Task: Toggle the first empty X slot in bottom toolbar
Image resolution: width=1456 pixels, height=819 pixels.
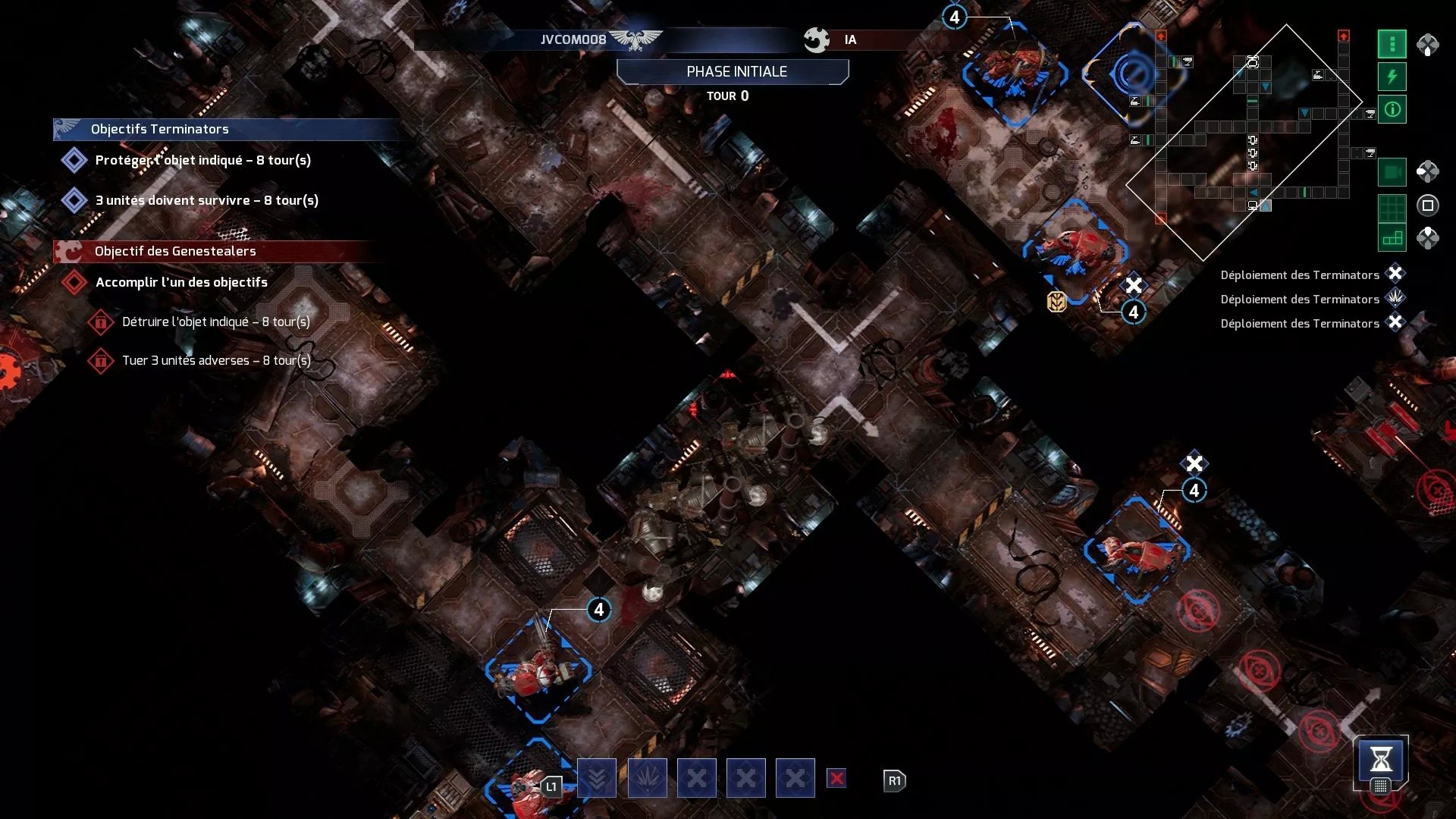Action: click(x=696, y=778)
